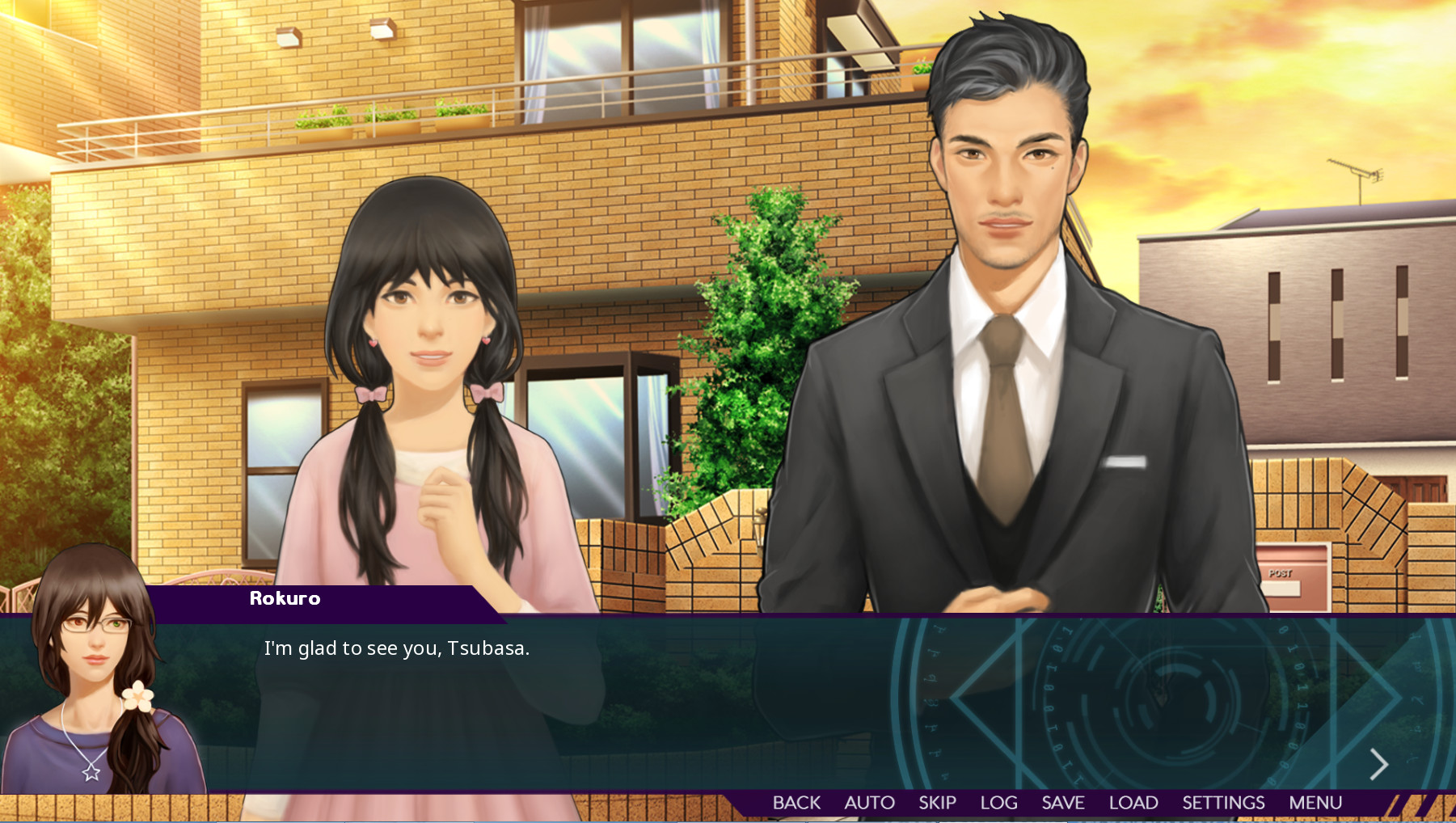
Task: Return to the title via MENU
Action: [1315, 803]
